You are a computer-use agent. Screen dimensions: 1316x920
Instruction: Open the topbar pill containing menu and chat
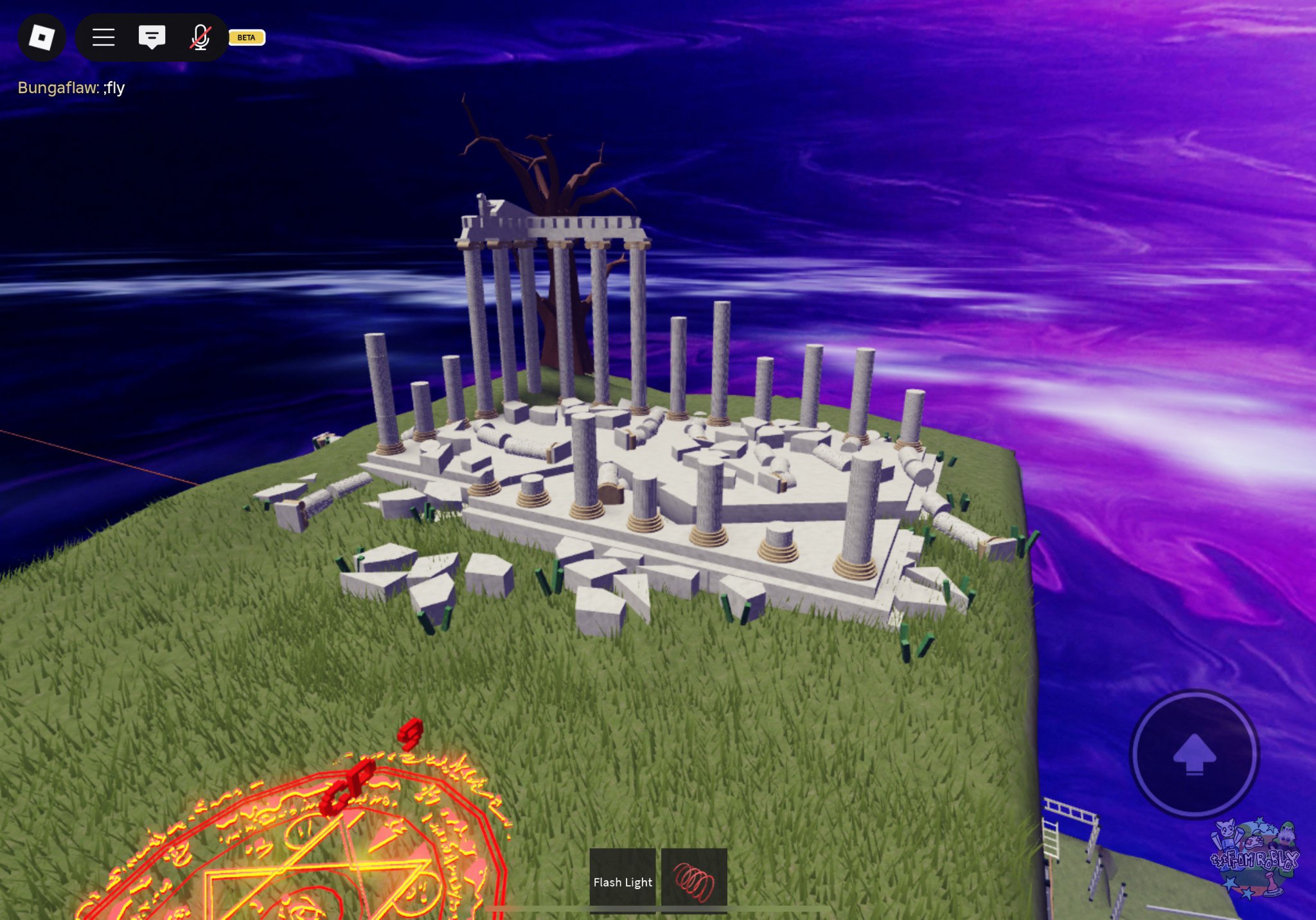coord(152,38)
